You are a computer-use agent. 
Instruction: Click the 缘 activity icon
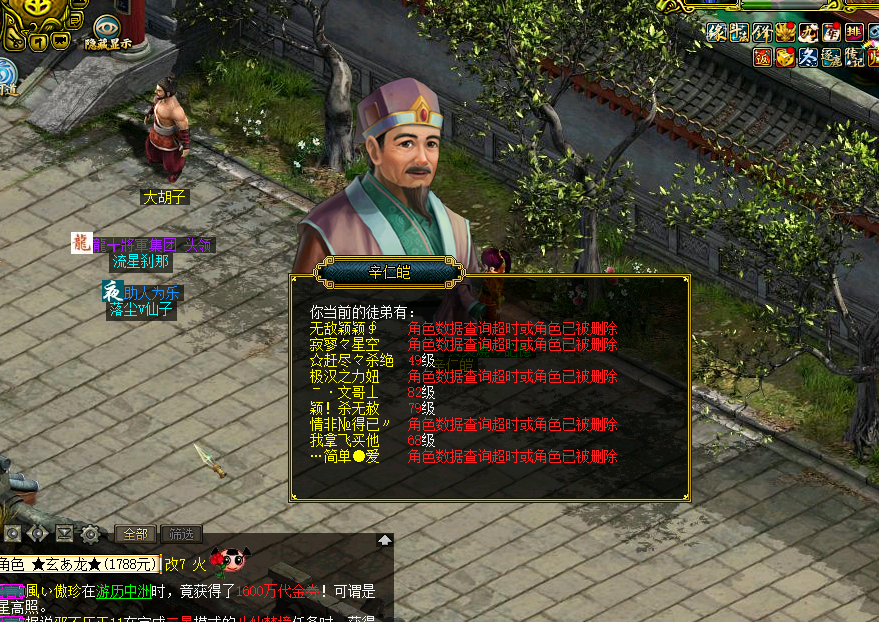click(717, 33)
